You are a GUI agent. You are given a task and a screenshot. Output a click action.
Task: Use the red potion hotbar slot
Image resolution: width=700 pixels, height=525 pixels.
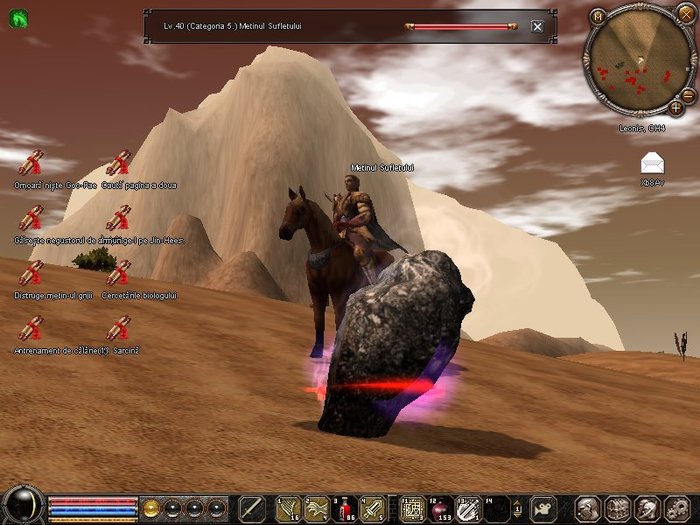point(345,507)
